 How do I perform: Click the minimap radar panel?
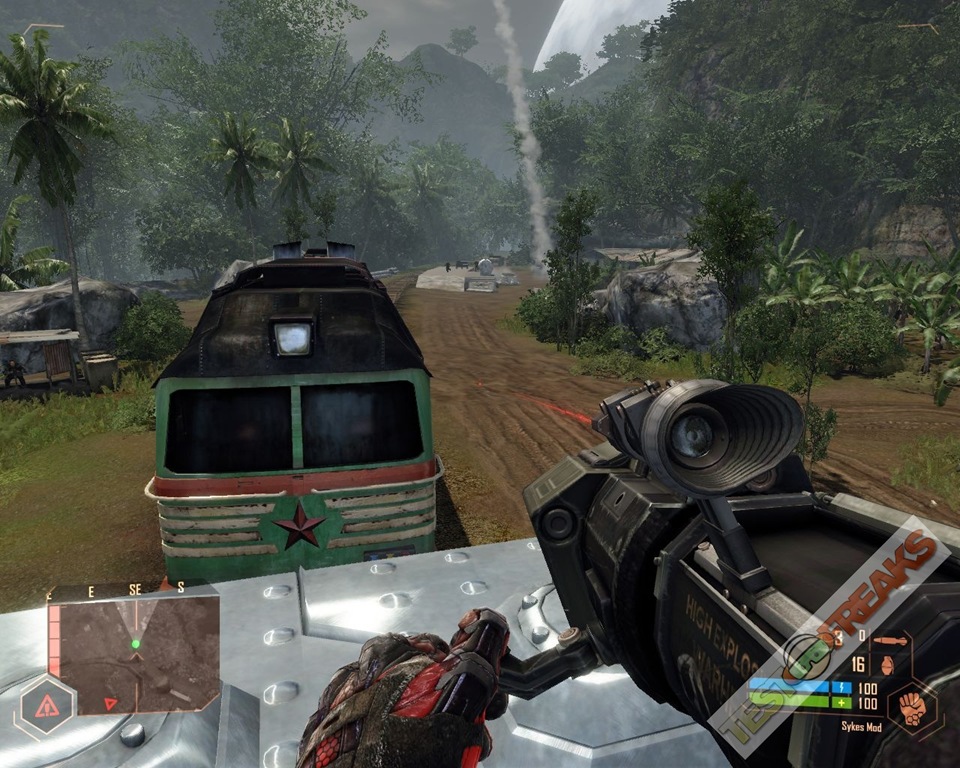tap(133, 653)
